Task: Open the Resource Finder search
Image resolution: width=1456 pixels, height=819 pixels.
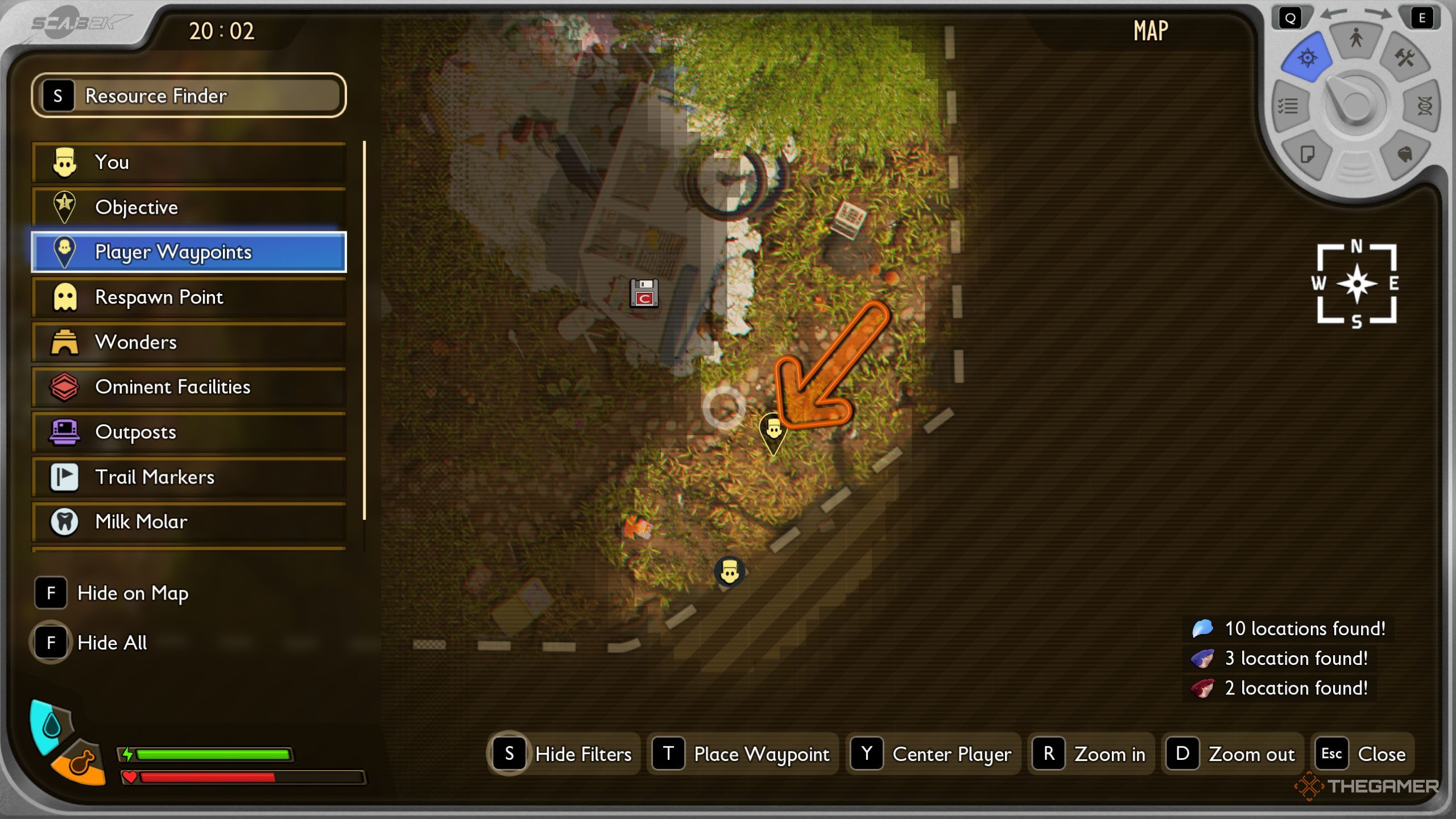Action: coord(188,96)
